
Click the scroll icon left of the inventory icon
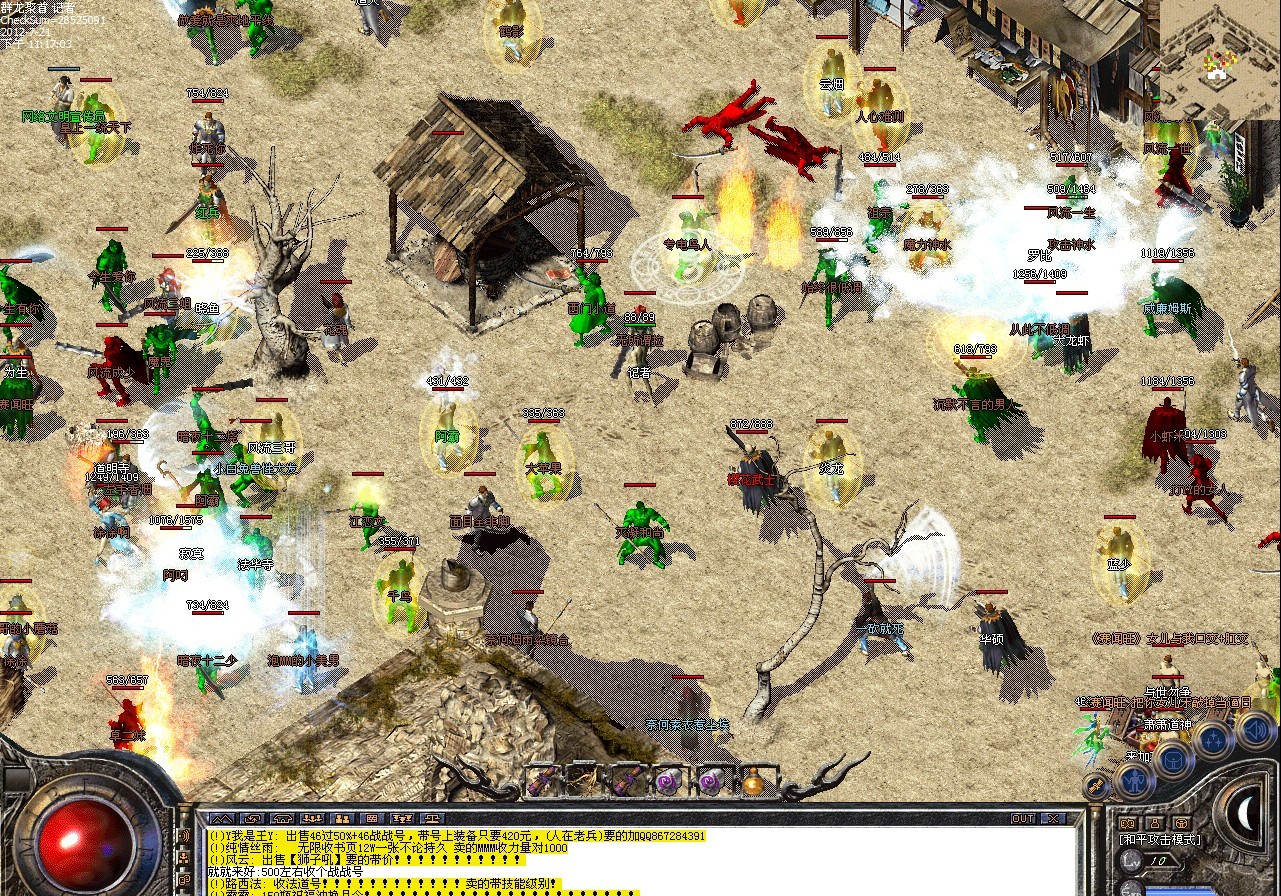click(1096, 785)
